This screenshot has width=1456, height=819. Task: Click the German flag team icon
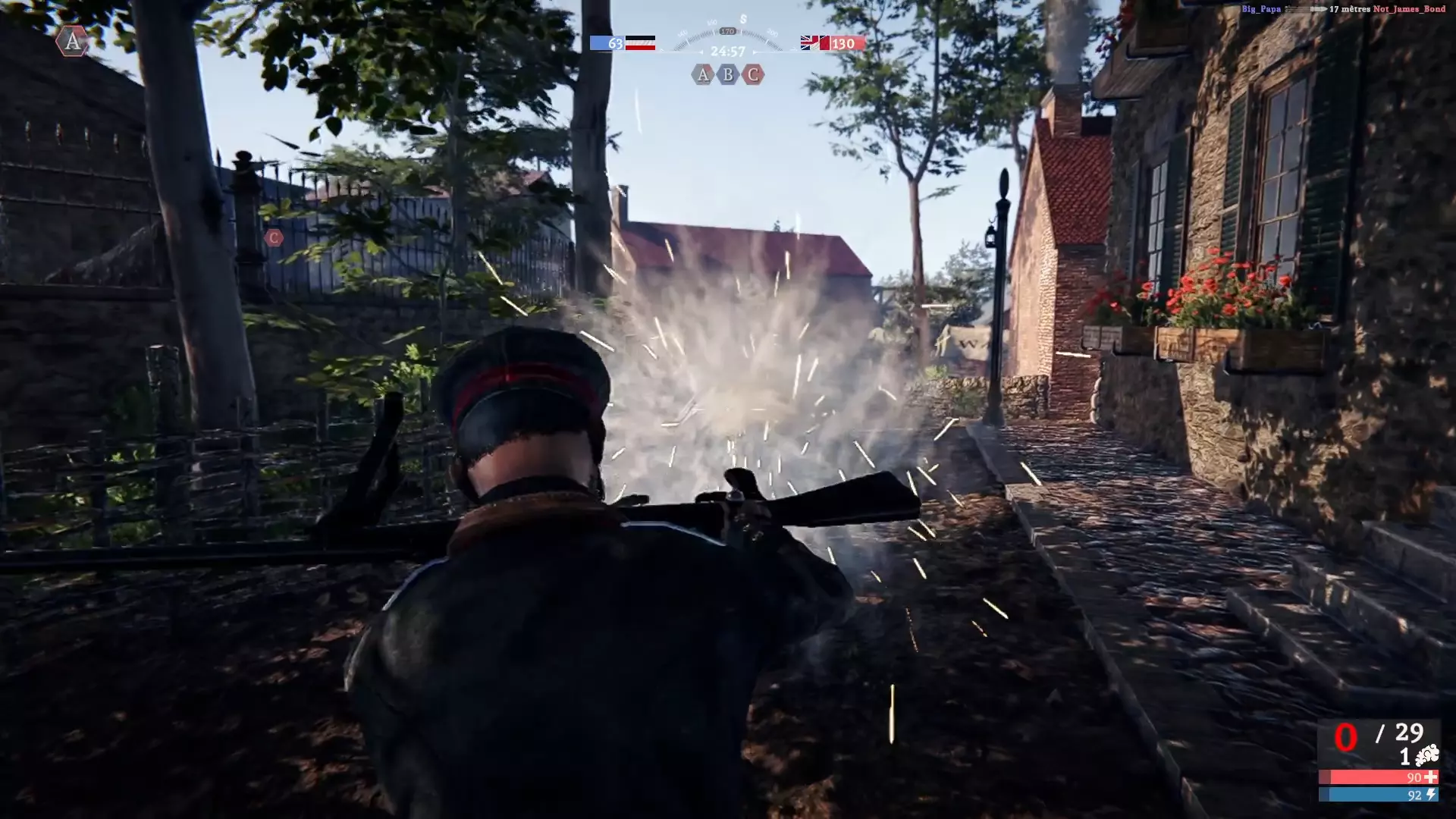pos(639,43)
